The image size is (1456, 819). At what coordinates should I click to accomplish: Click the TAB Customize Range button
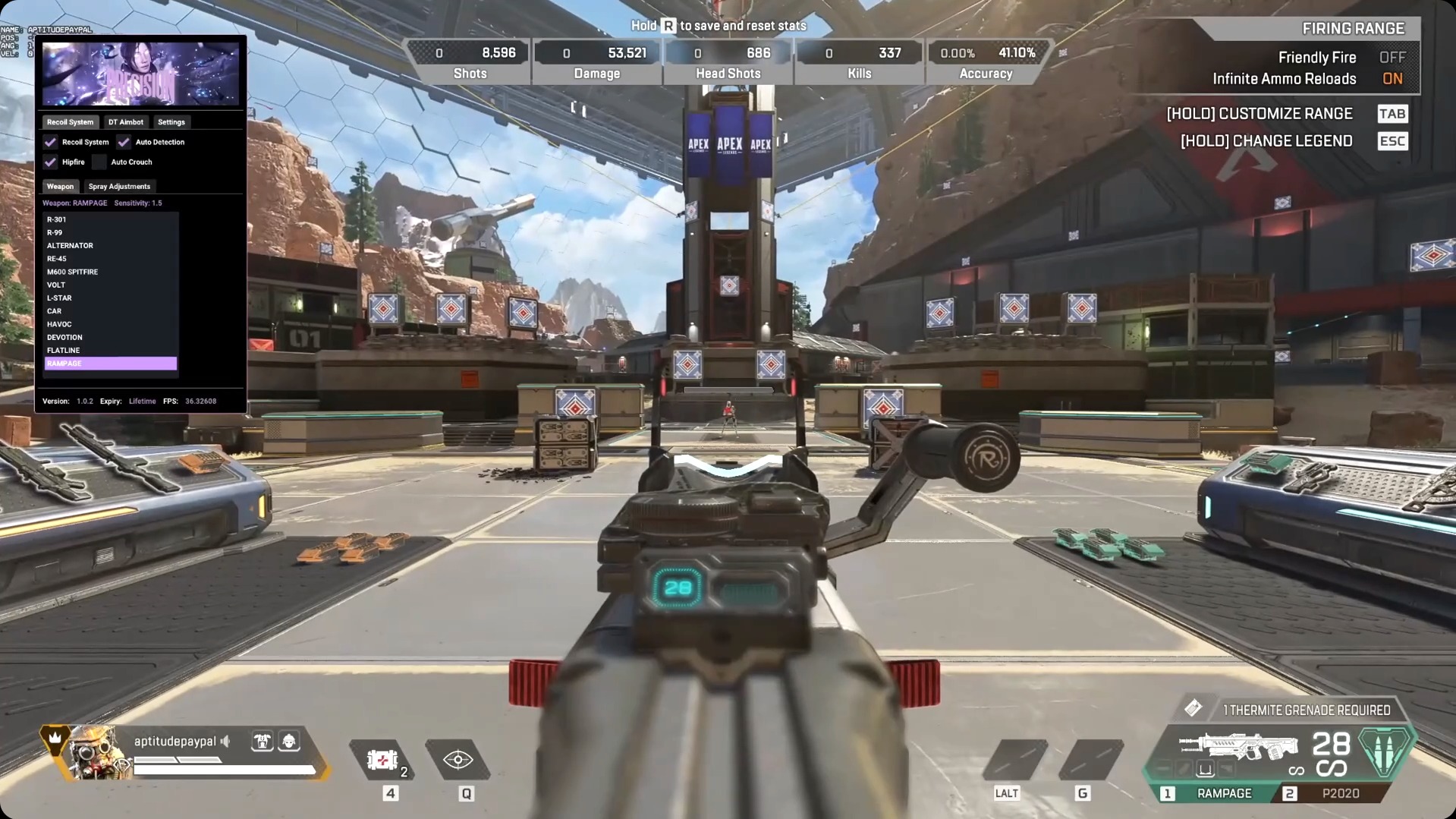tap(1392, 113)
